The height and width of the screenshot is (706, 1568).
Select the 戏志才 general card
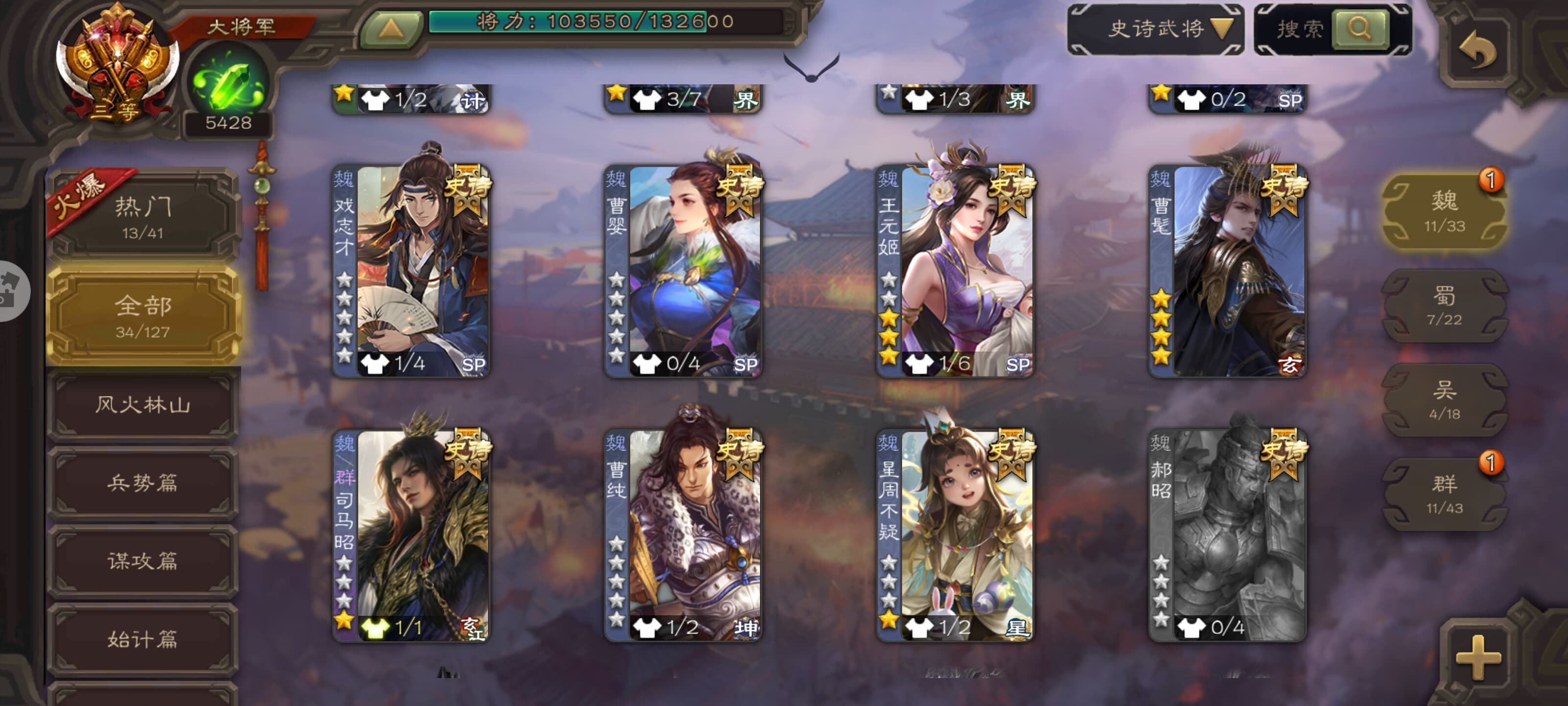(x=412, y=271)
